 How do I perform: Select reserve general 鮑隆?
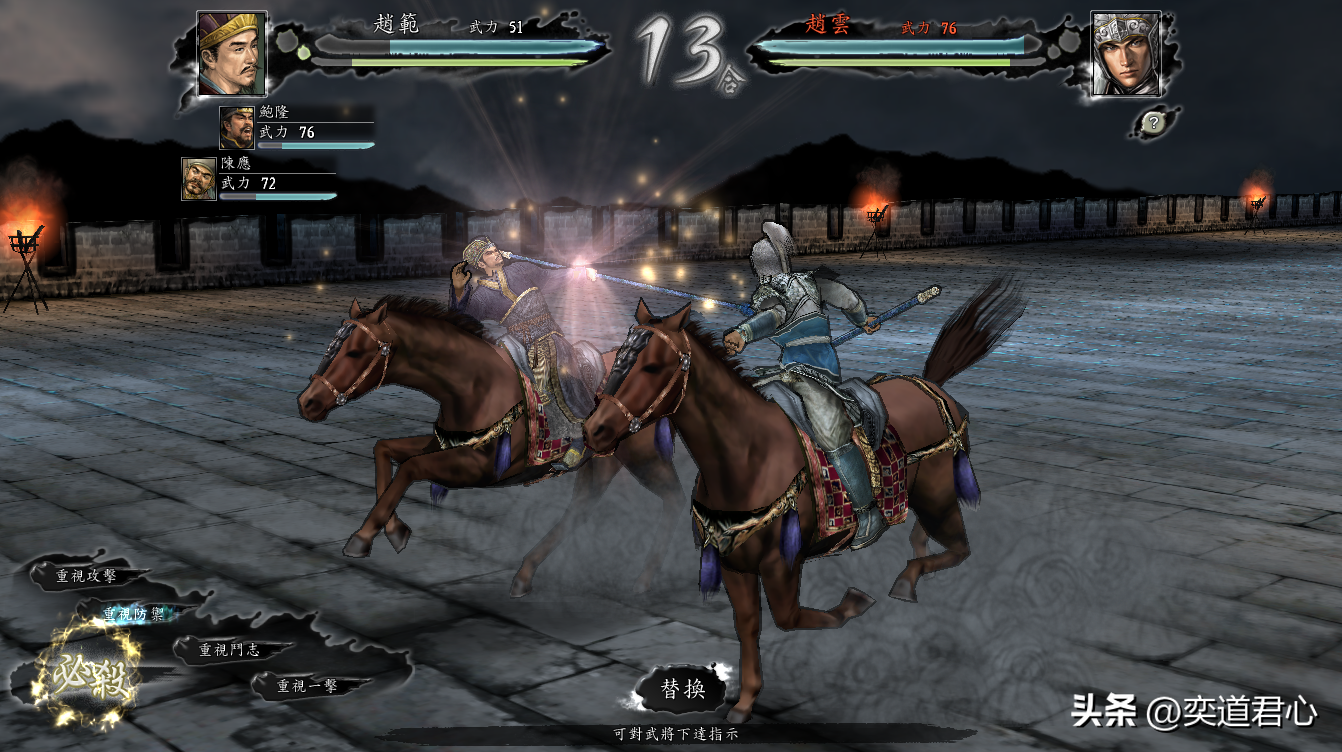237,128
